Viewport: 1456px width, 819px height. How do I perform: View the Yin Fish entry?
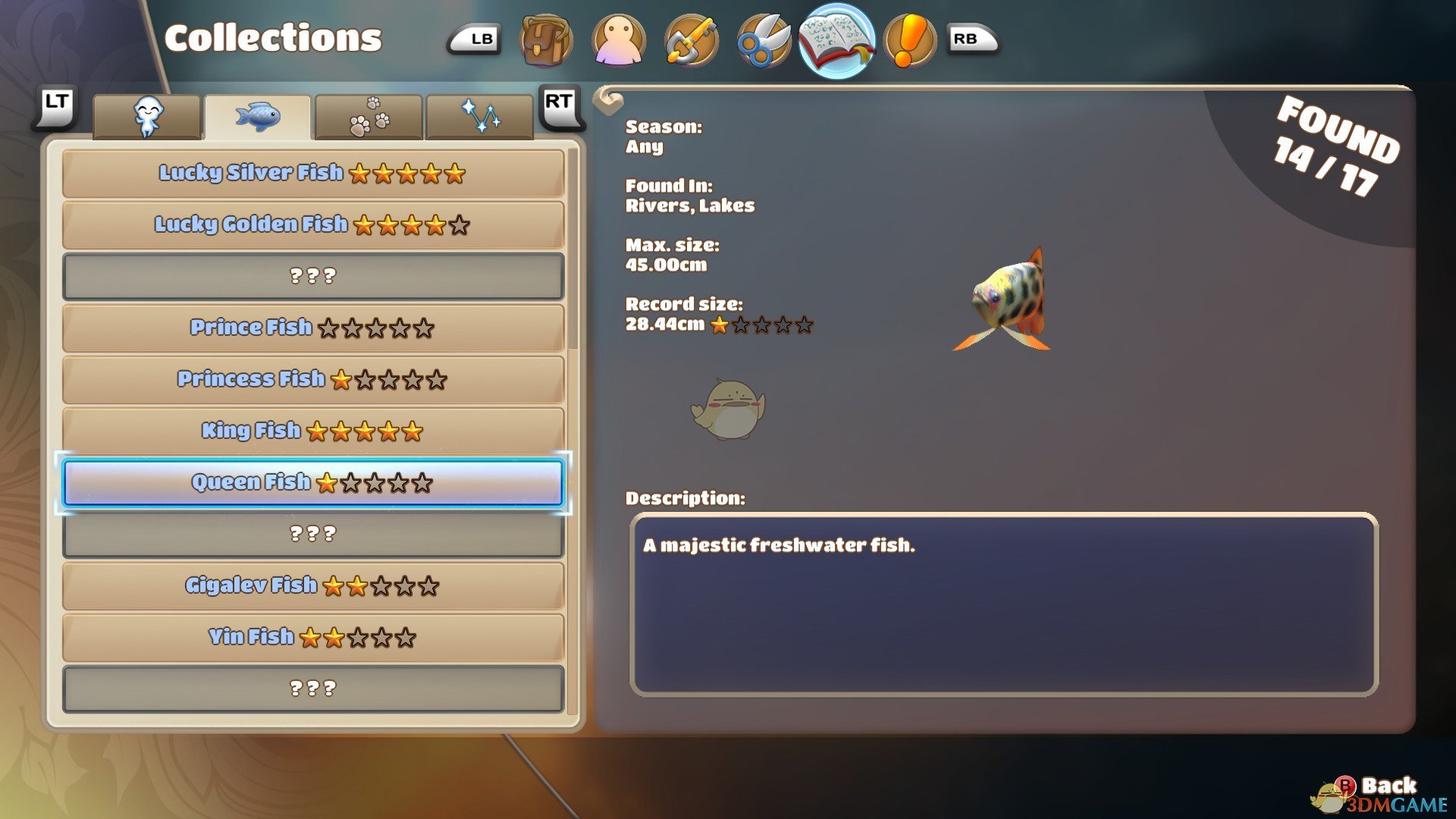click(312, 638)
